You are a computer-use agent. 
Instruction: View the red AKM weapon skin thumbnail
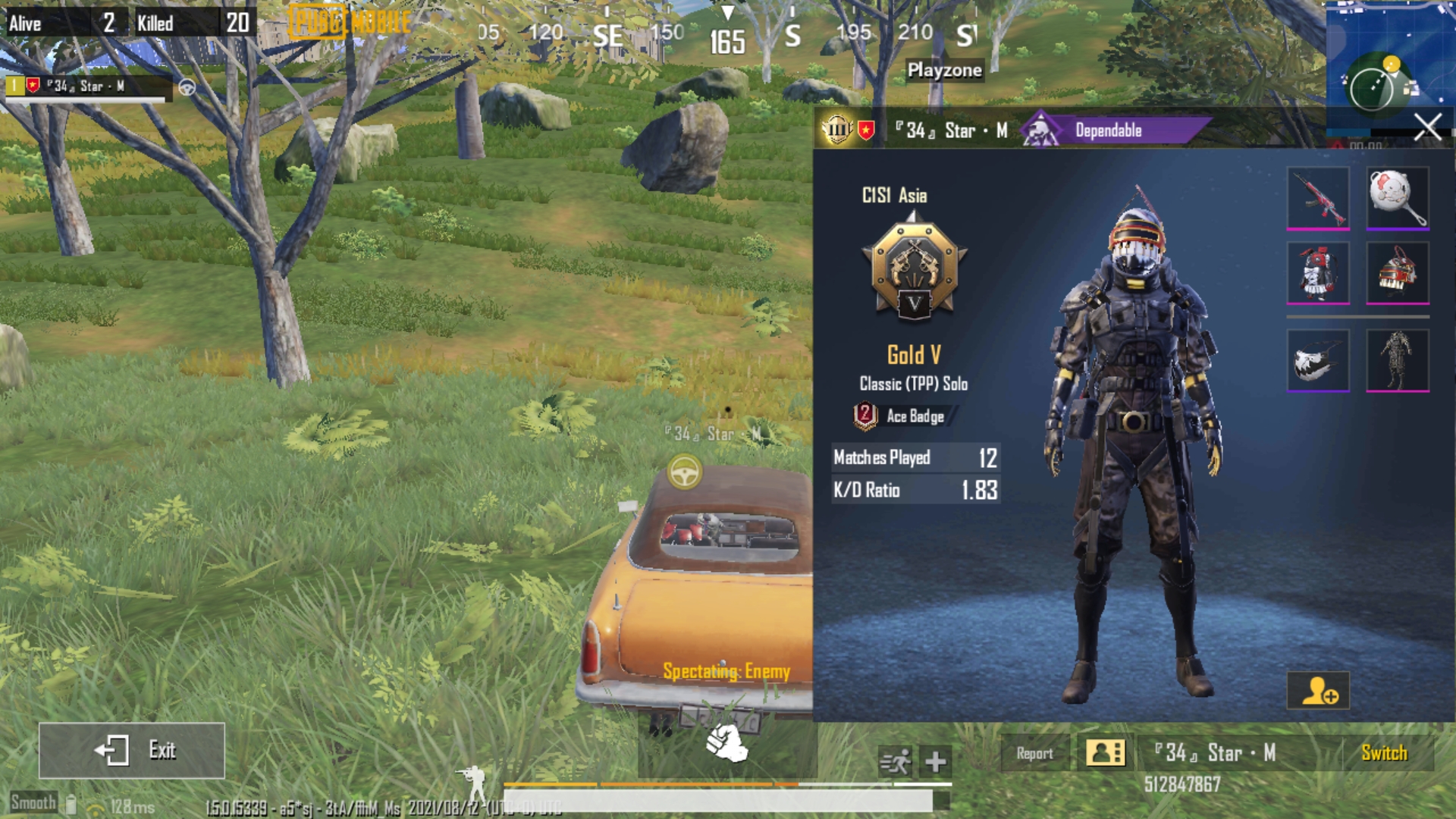[x=1319, y=197]
